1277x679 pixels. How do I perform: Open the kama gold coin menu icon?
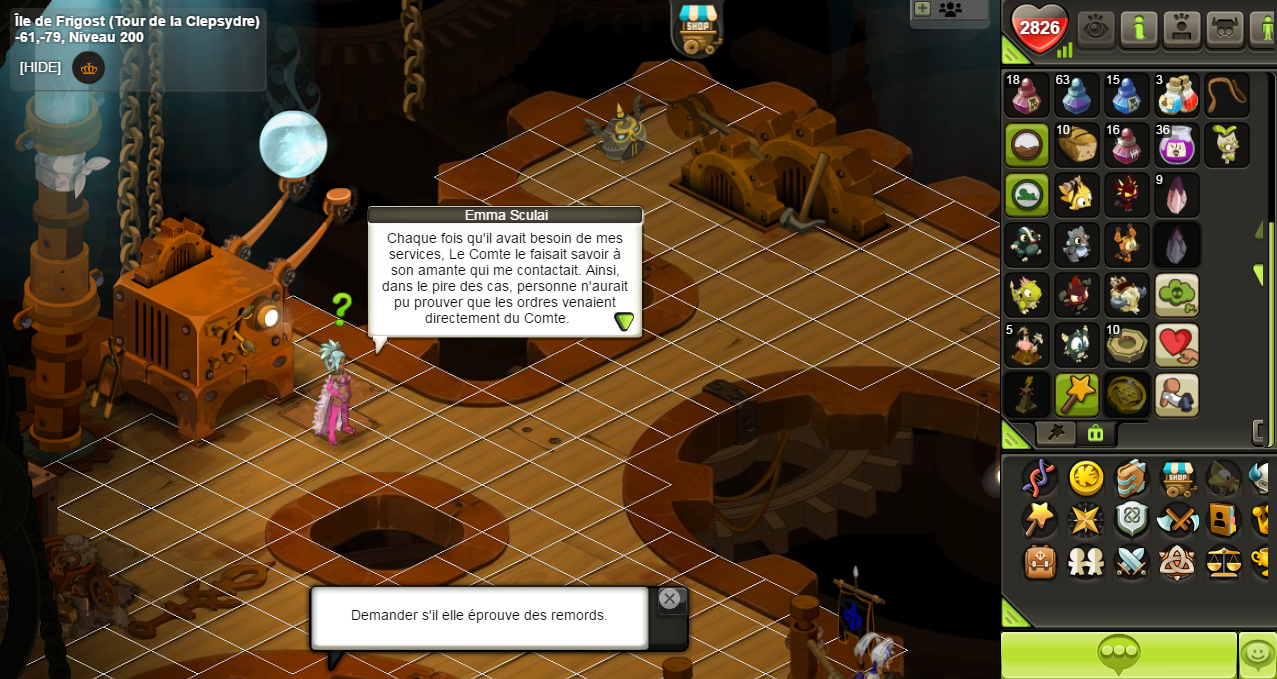click(1086, 478)
